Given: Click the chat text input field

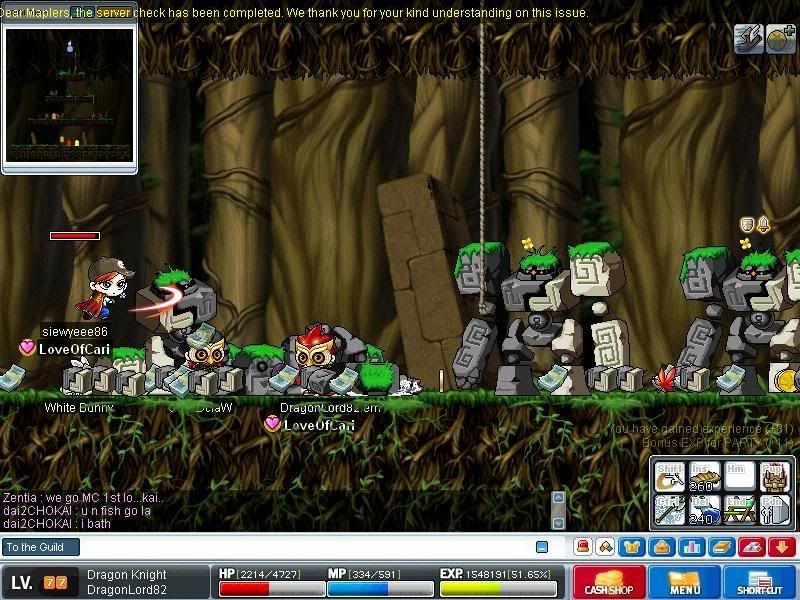Looking at the screenshot, I should tap(300, 547).
